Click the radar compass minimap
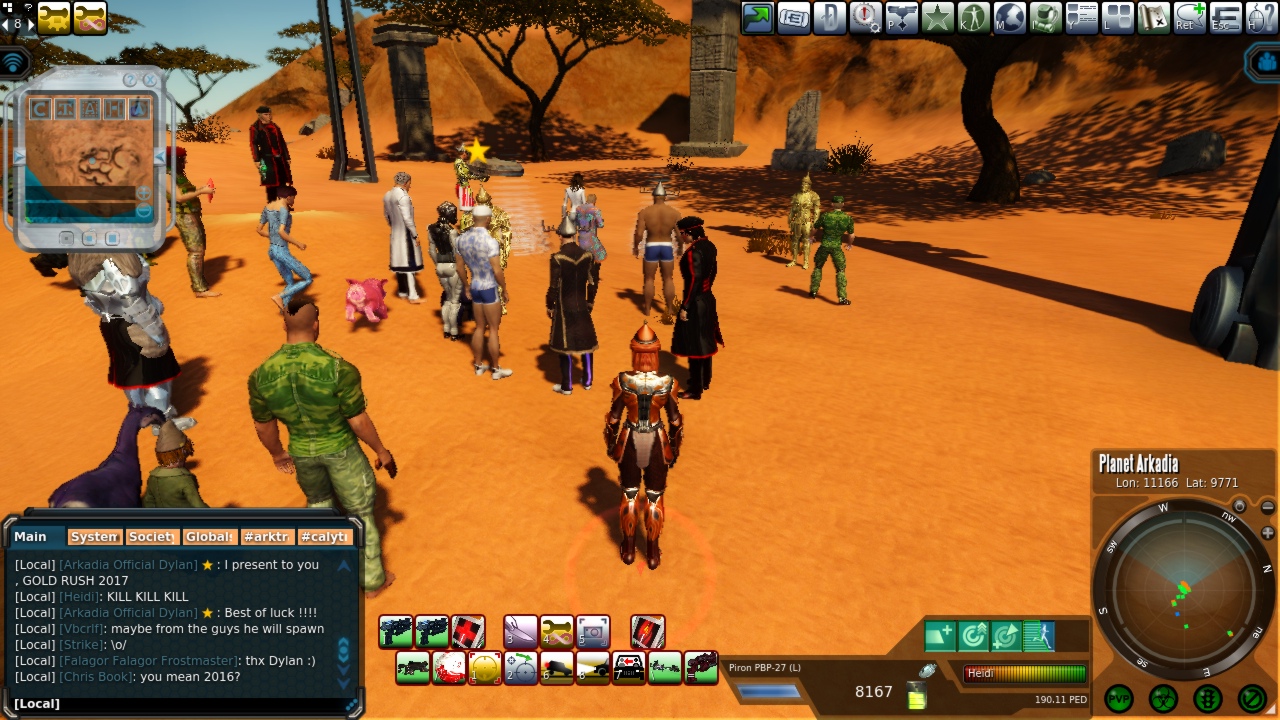This screenshot has width=1280, height=720. pyautogui.click(x=1182, y=592)
